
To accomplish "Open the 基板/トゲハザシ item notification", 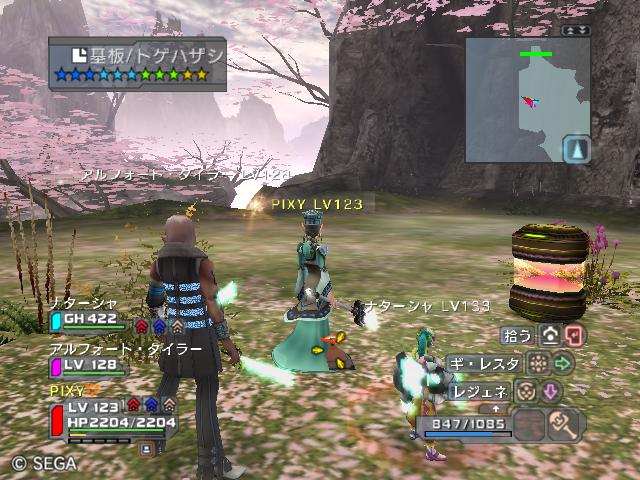I will pyautogui.click(x=136, y=60).
